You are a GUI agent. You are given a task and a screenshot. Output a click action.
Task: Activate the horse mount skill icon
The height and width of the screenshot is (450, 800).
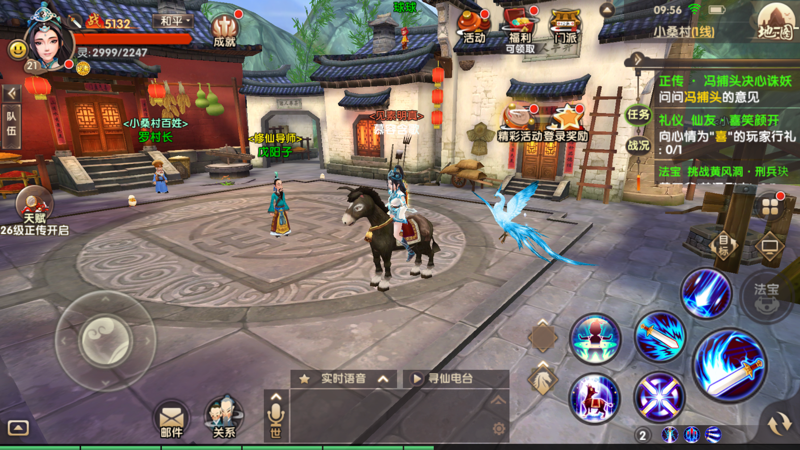point(594,398)
